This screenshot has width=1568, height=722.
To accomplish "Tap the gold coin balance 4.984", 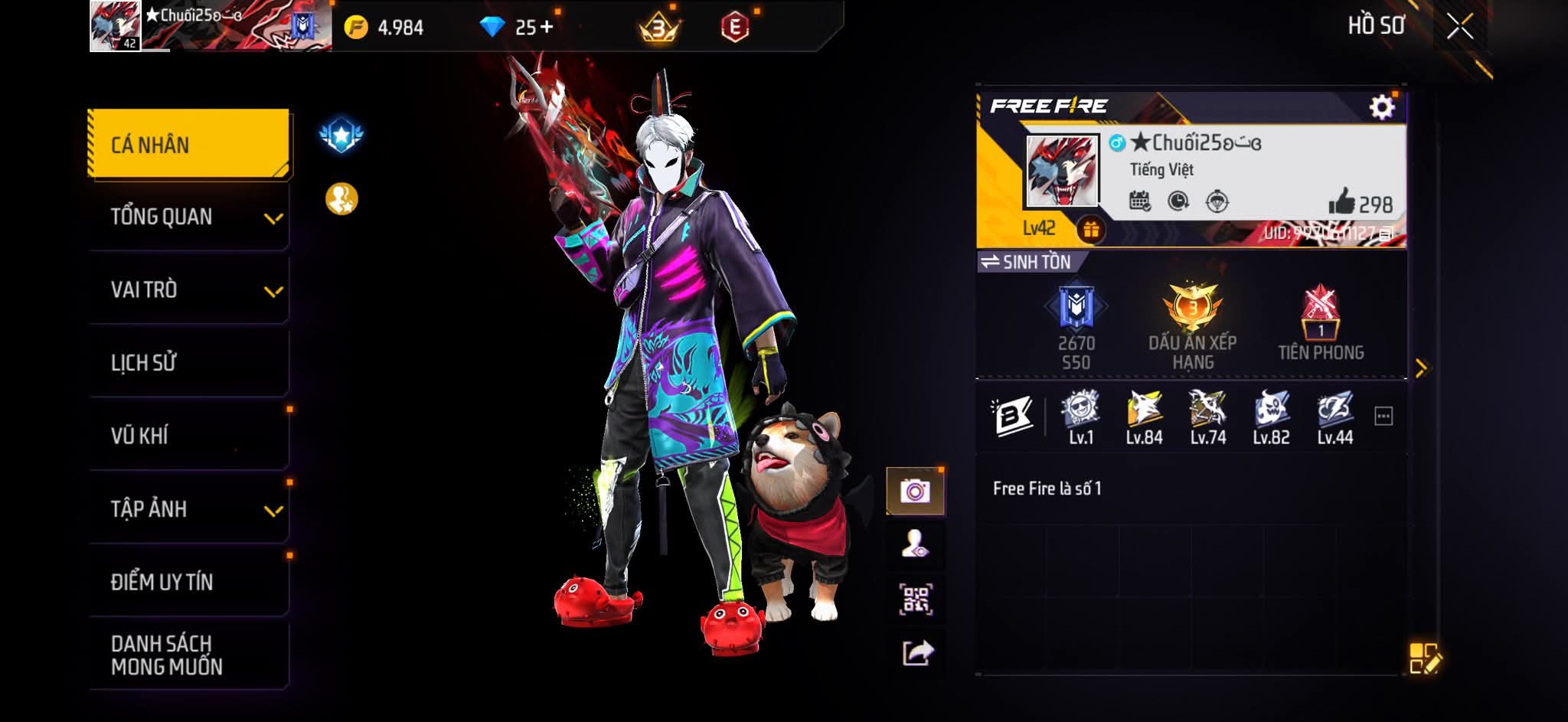I will [x=384, y=28].
